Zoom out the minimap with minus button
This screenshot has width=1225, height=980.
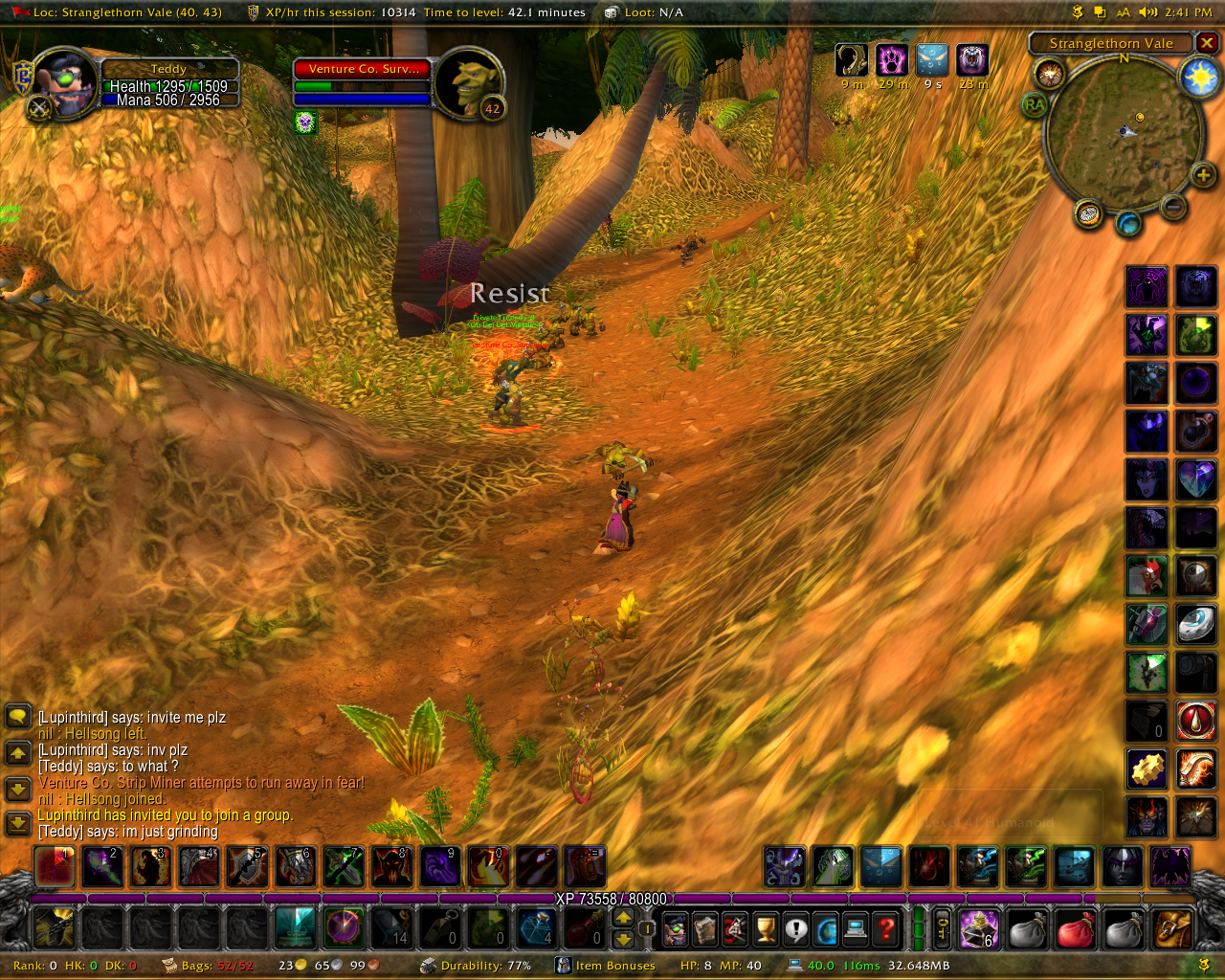point(1173,206)
